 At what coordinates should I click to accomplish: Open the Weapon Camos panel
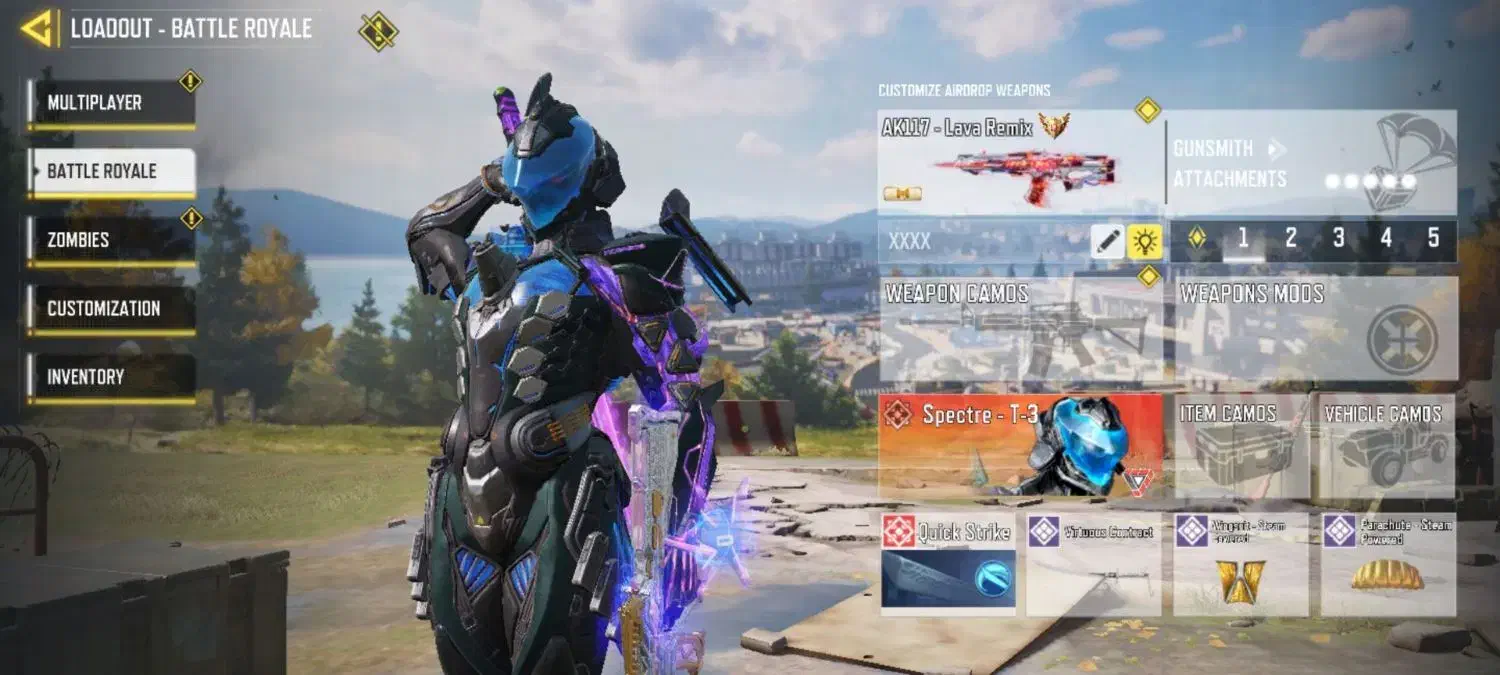pos(1020,328)
